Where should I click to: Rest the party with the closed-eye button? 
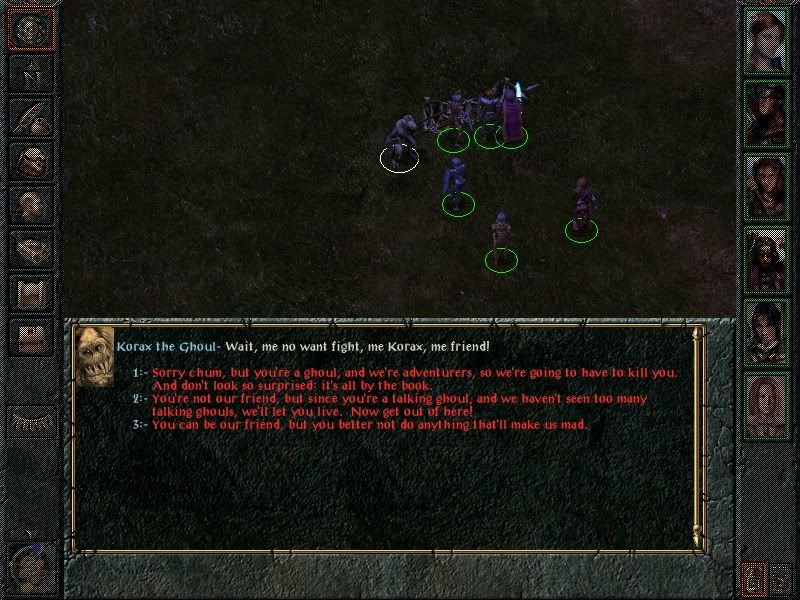pyautogui.click(x=30, y=420)
